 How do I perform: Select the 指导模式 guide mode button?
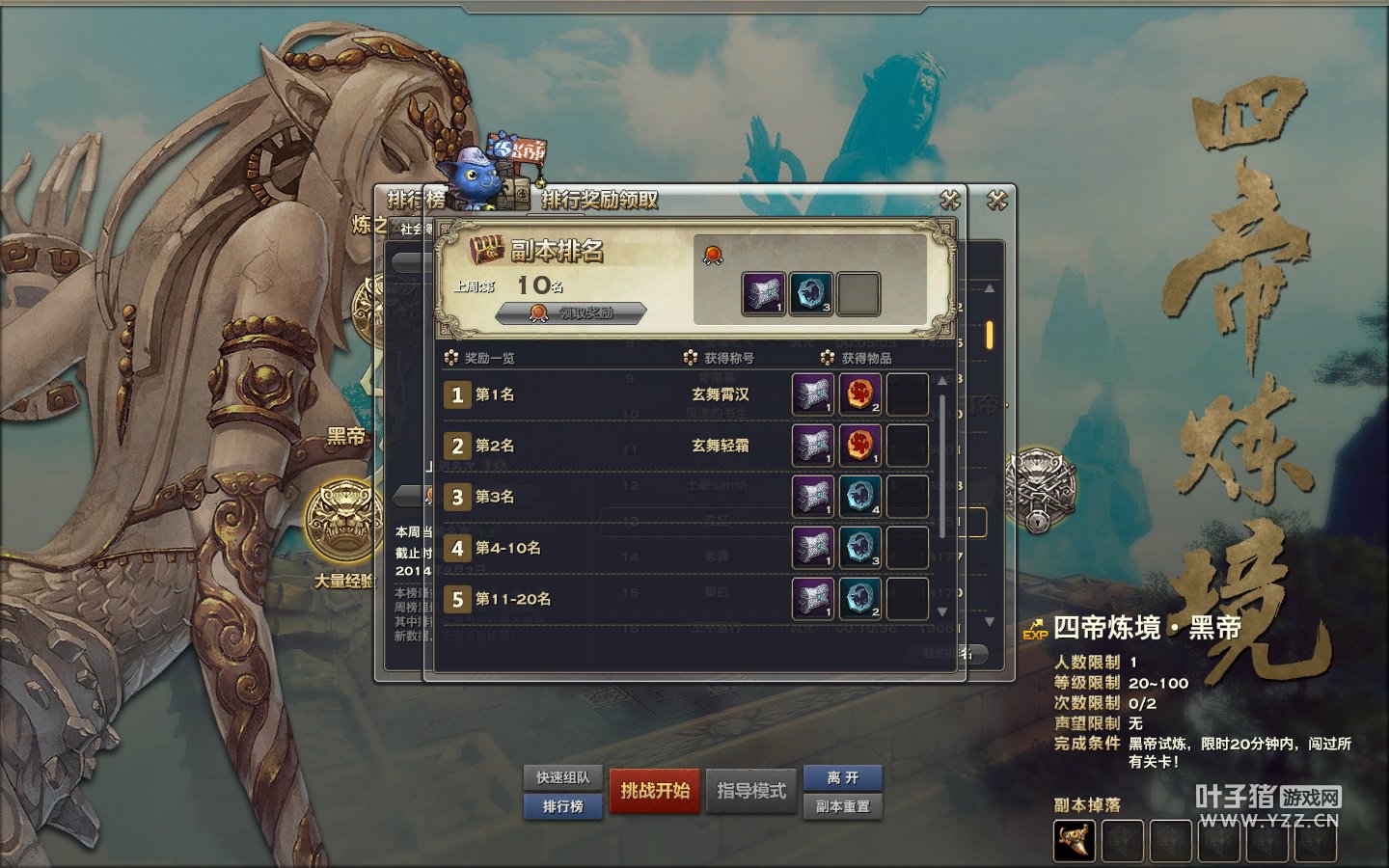click(x=751, y=791)
